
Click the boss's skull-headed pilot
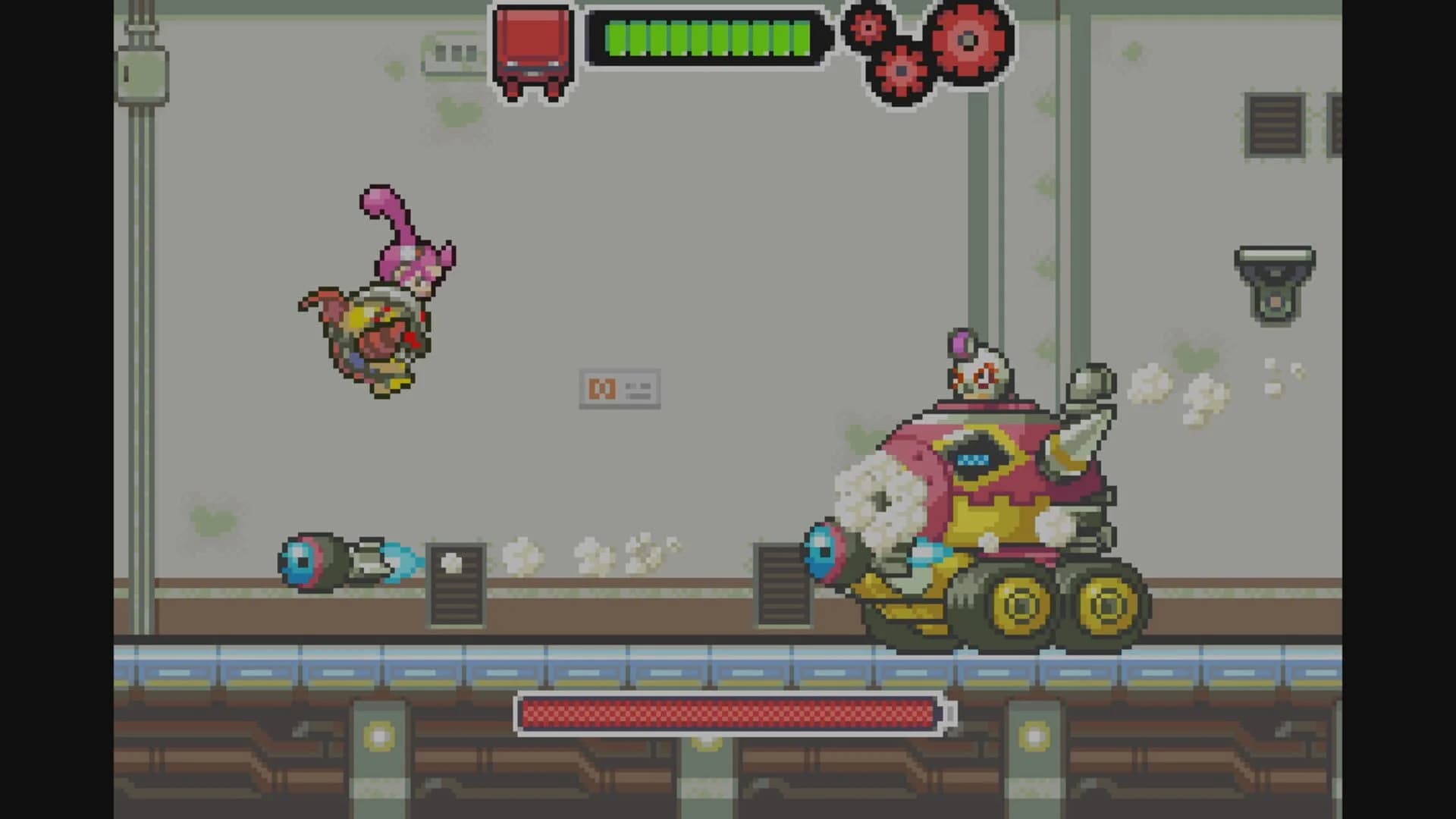click(978, 372)
